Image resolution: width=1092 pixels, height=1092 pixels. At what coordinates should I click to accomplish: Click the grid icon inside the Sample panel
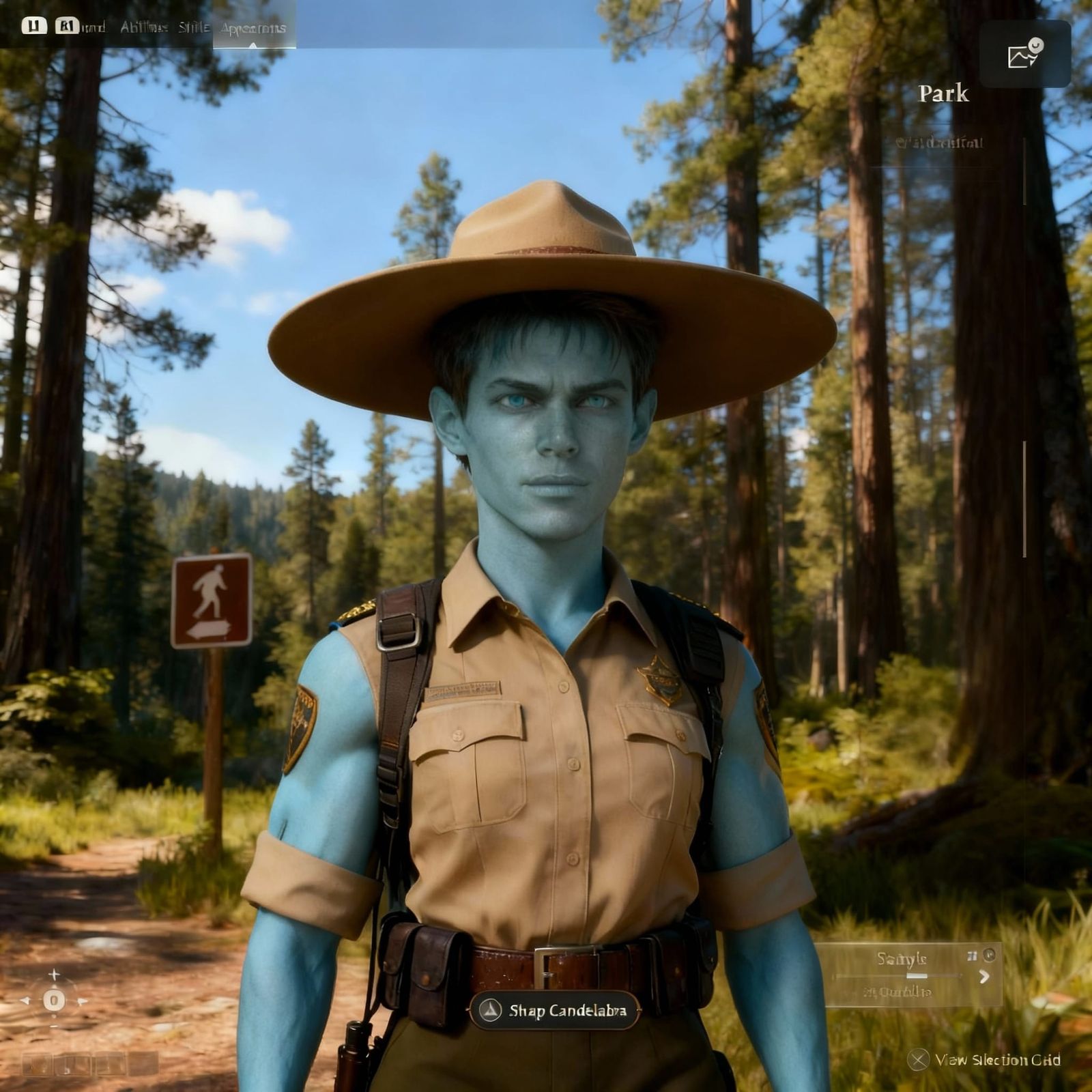pos(973,955)
